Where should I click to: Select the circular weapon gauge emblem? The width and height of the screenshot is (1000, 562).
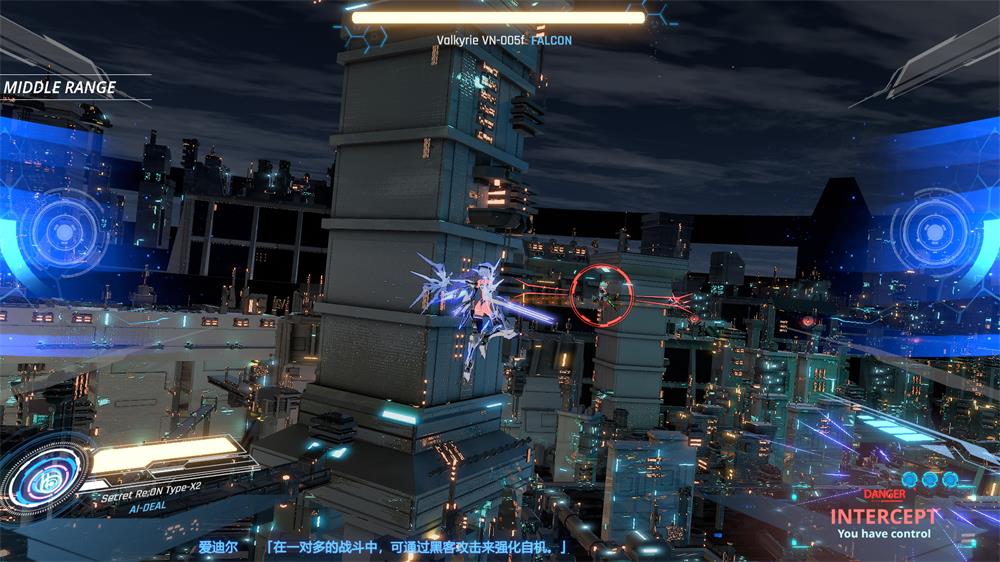coord(43,481)
